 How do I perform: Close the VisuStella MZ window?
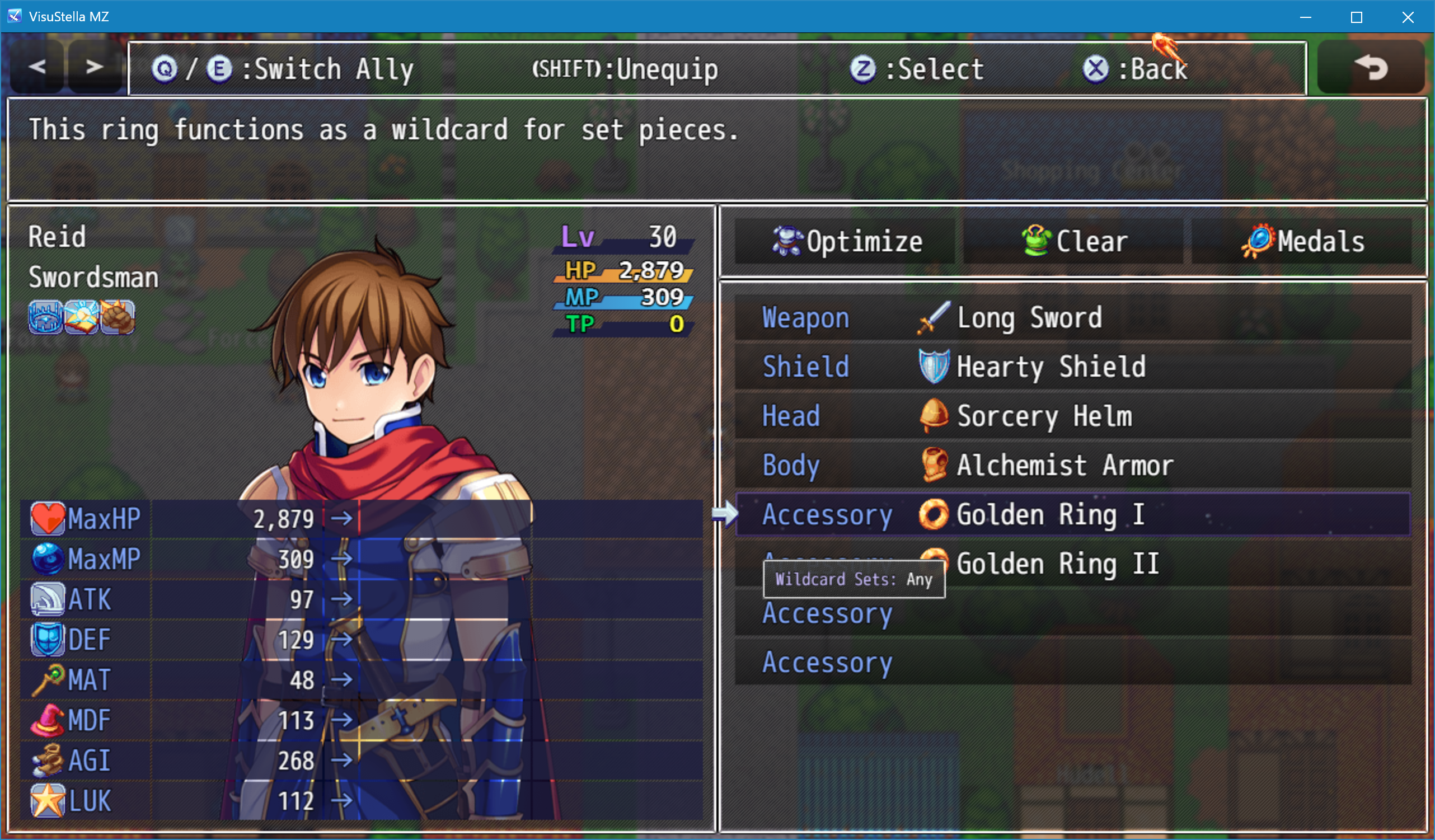[x=1408, y=17]
